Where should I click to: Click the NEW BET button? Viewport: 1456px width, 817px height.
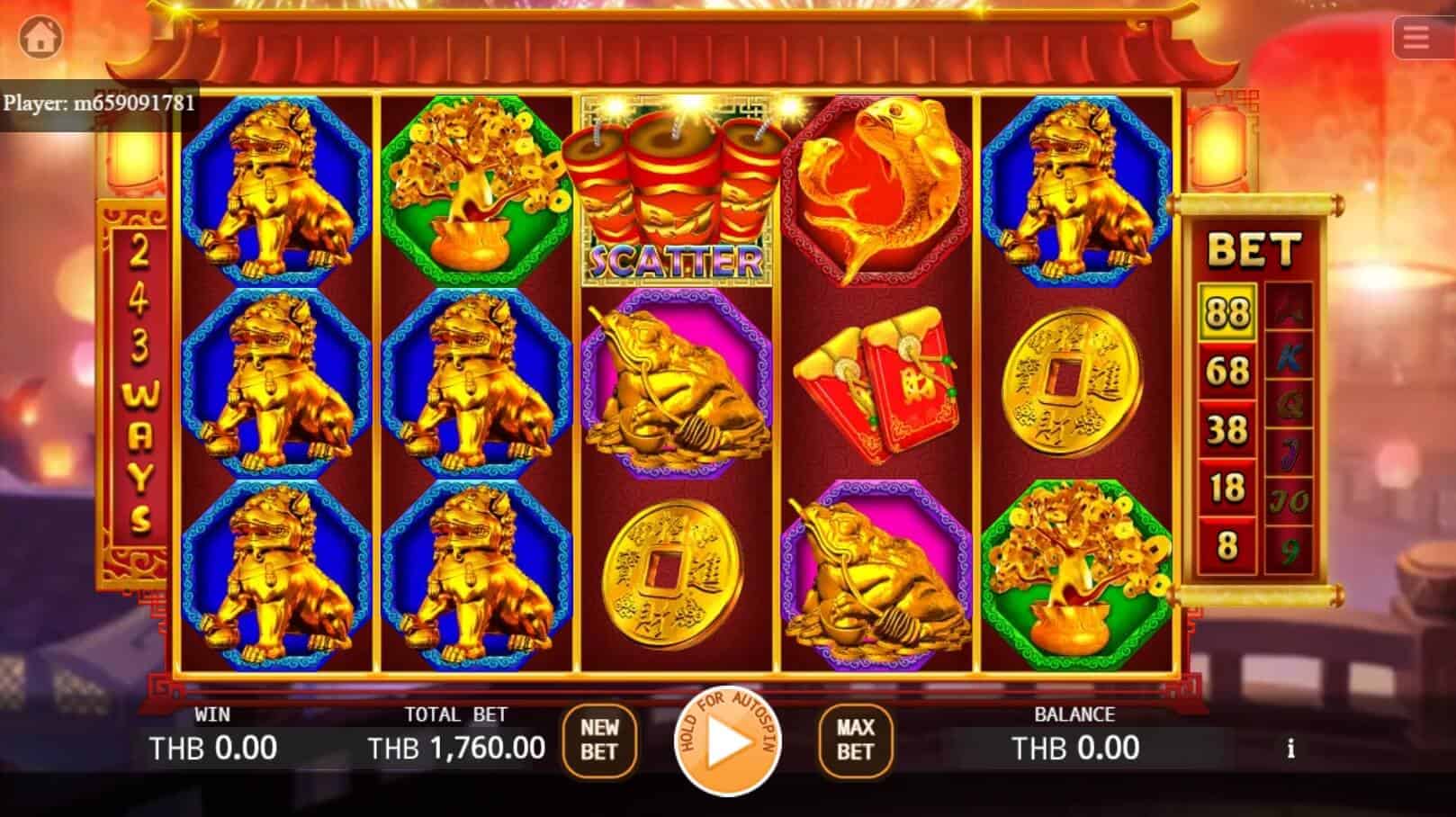point(601,740)
